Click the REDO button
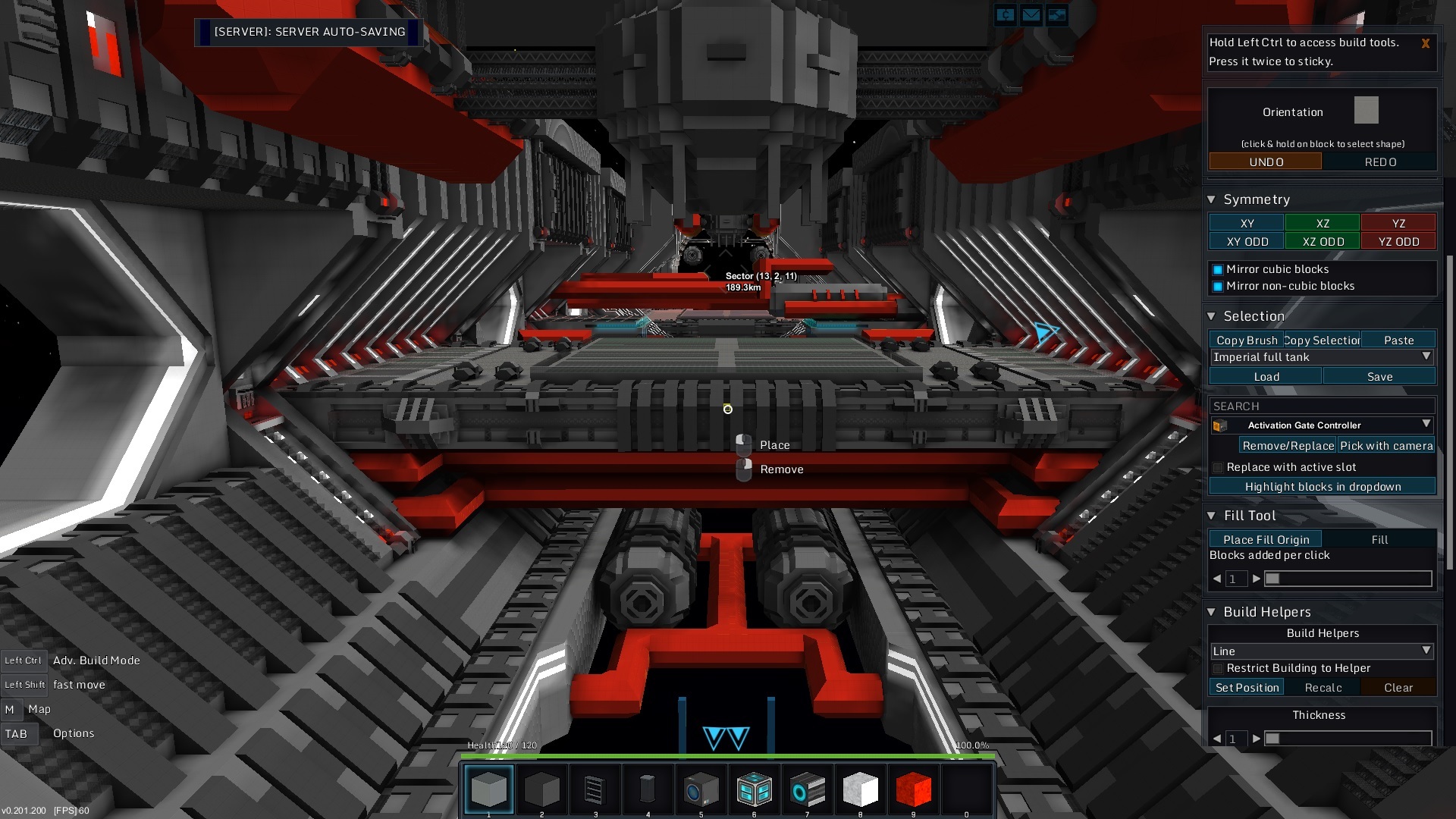The image size is (1456, 819). click(x=1379, y=162)
